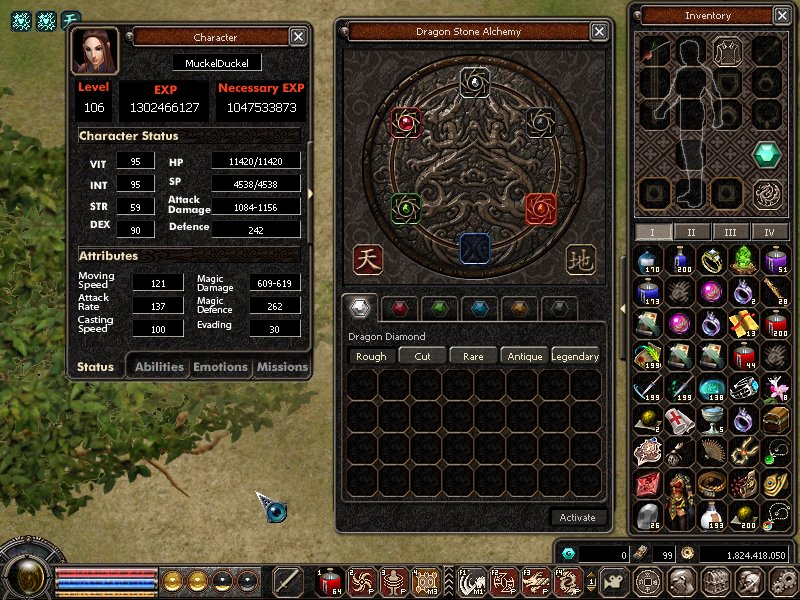Viewport: 800px width, 600px height.
Task: Switch to inventory page IV
Action: tap(769, 232)
